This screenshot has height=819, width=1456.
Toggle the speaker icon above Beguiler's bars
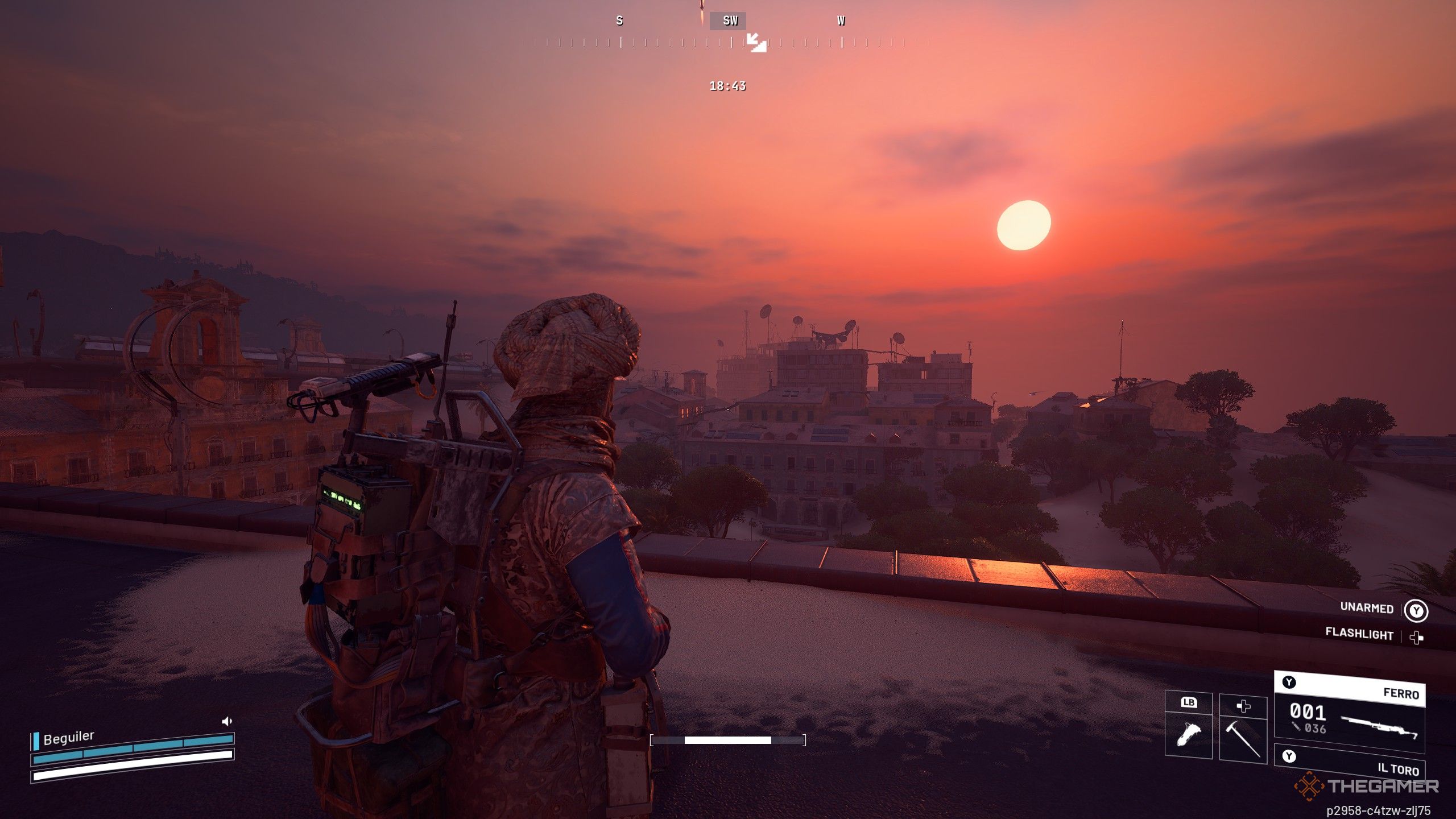tap(226, 721)
